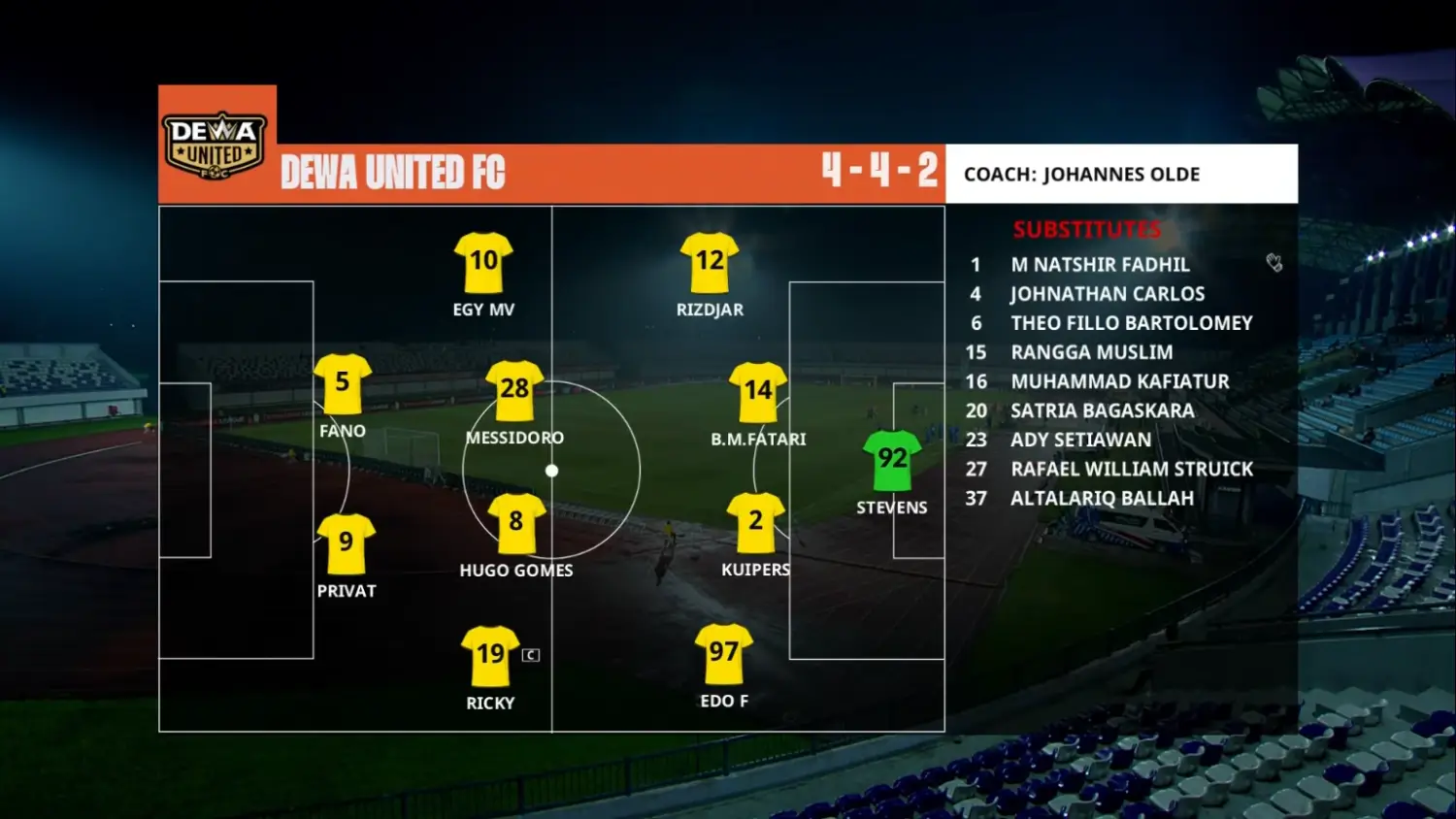Pick substitute Rafael William Struick

(x=1132, y=469)
